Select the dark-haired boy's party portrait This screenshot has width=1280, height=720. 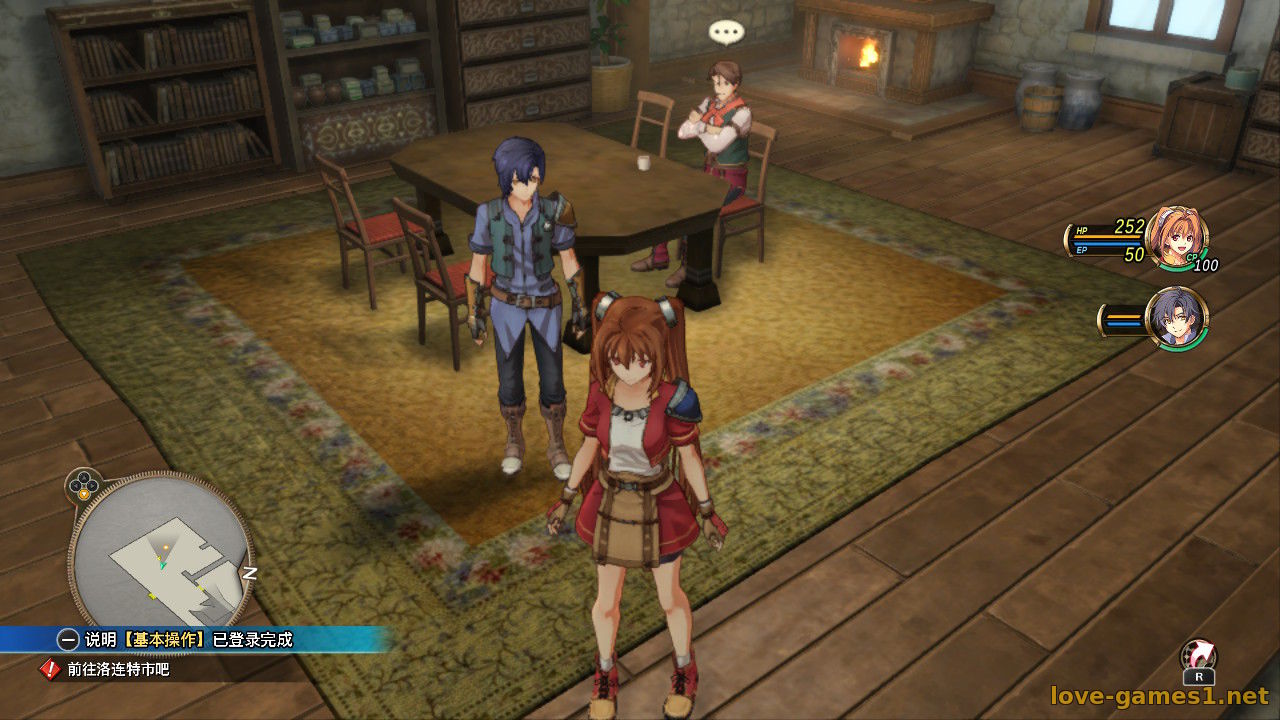click(x=1176, y=318)
